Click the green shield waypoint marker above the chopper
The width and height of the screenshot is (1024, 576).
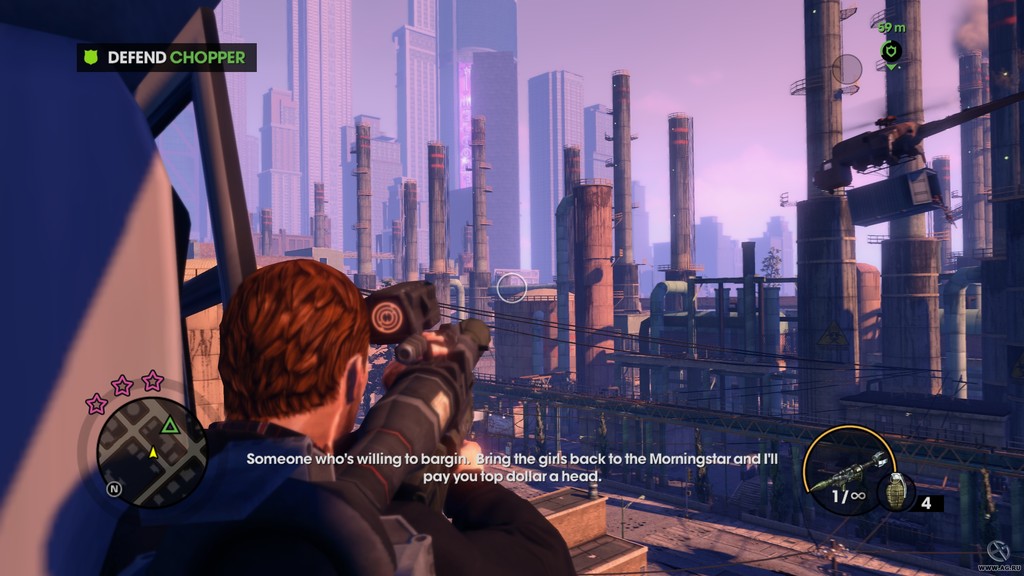[x=891, y=51]
